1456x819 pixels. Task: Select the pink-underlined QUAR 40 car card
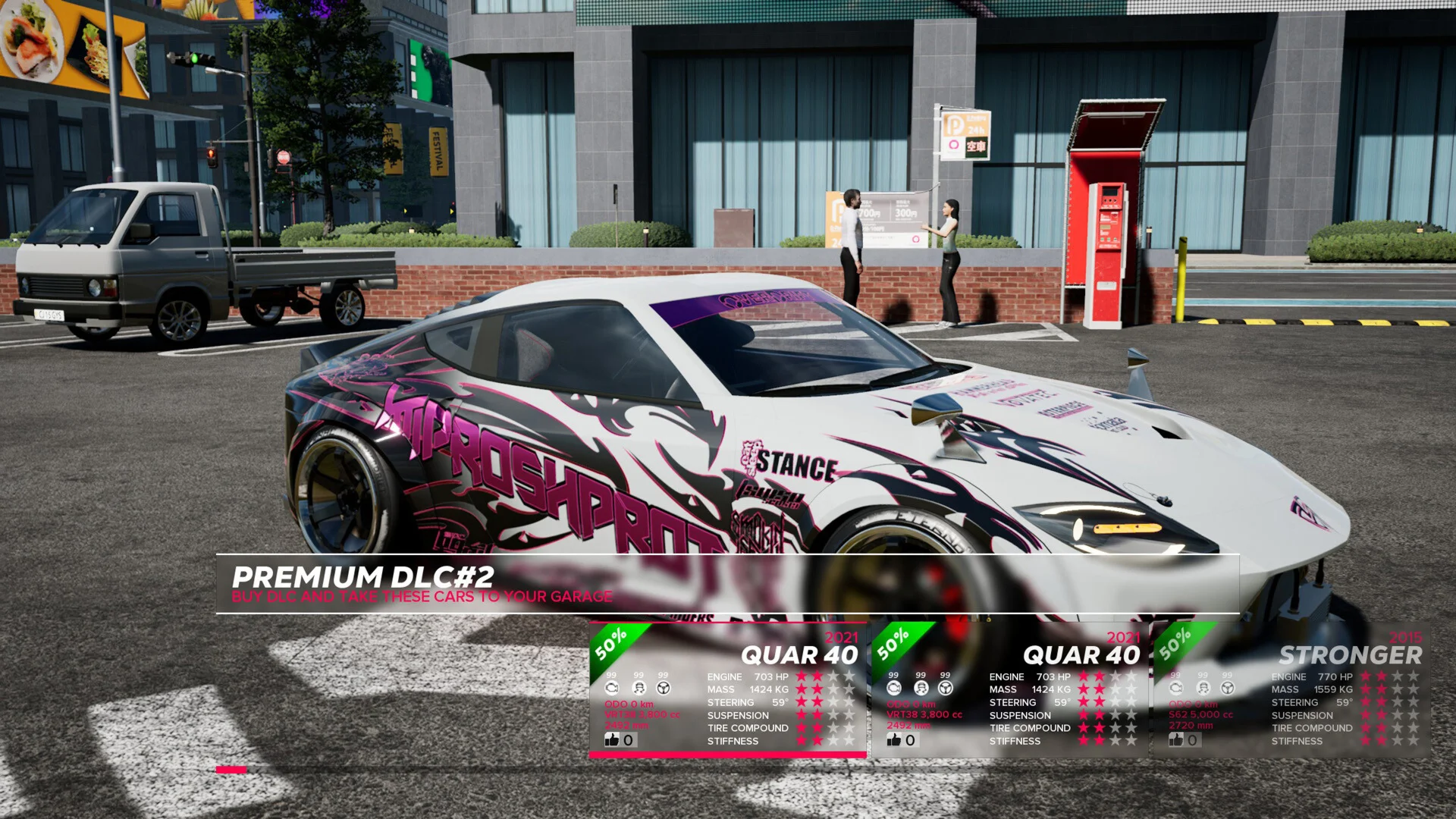(727, 689)
